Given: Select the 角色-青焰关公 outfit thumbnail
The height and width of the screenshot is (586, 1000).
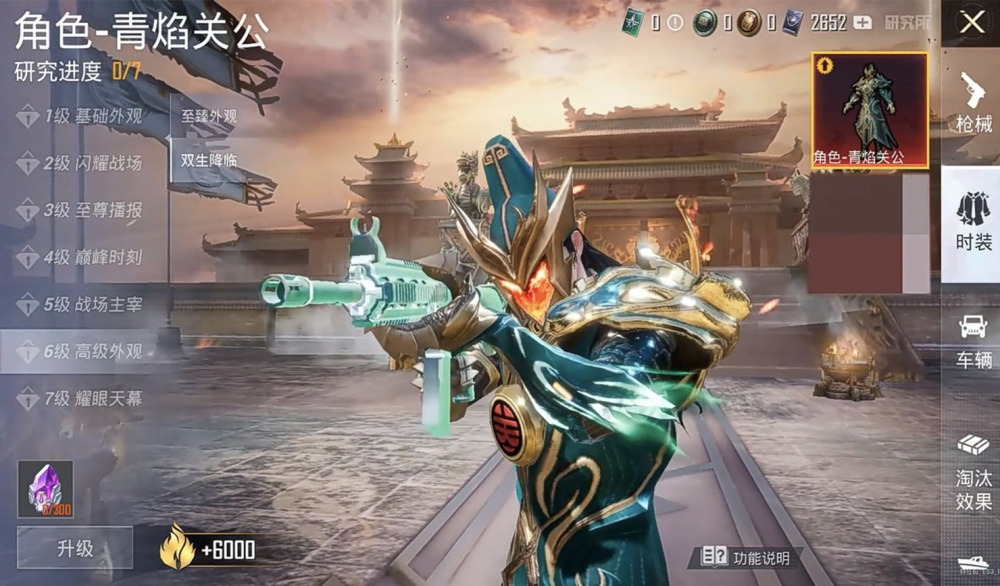Looking at the screenshot, I should click(869, 110).
